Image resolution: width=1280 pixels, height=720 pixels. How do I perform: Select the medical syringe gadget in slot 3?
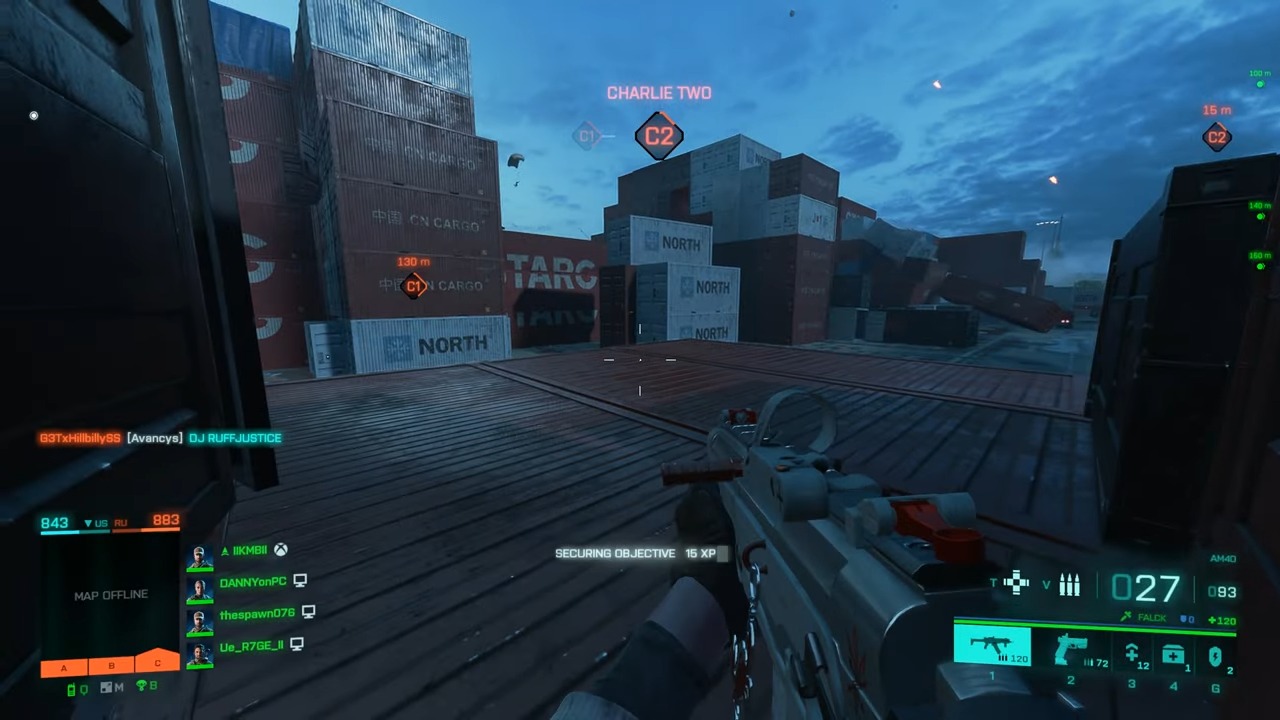coord(1131,652)
